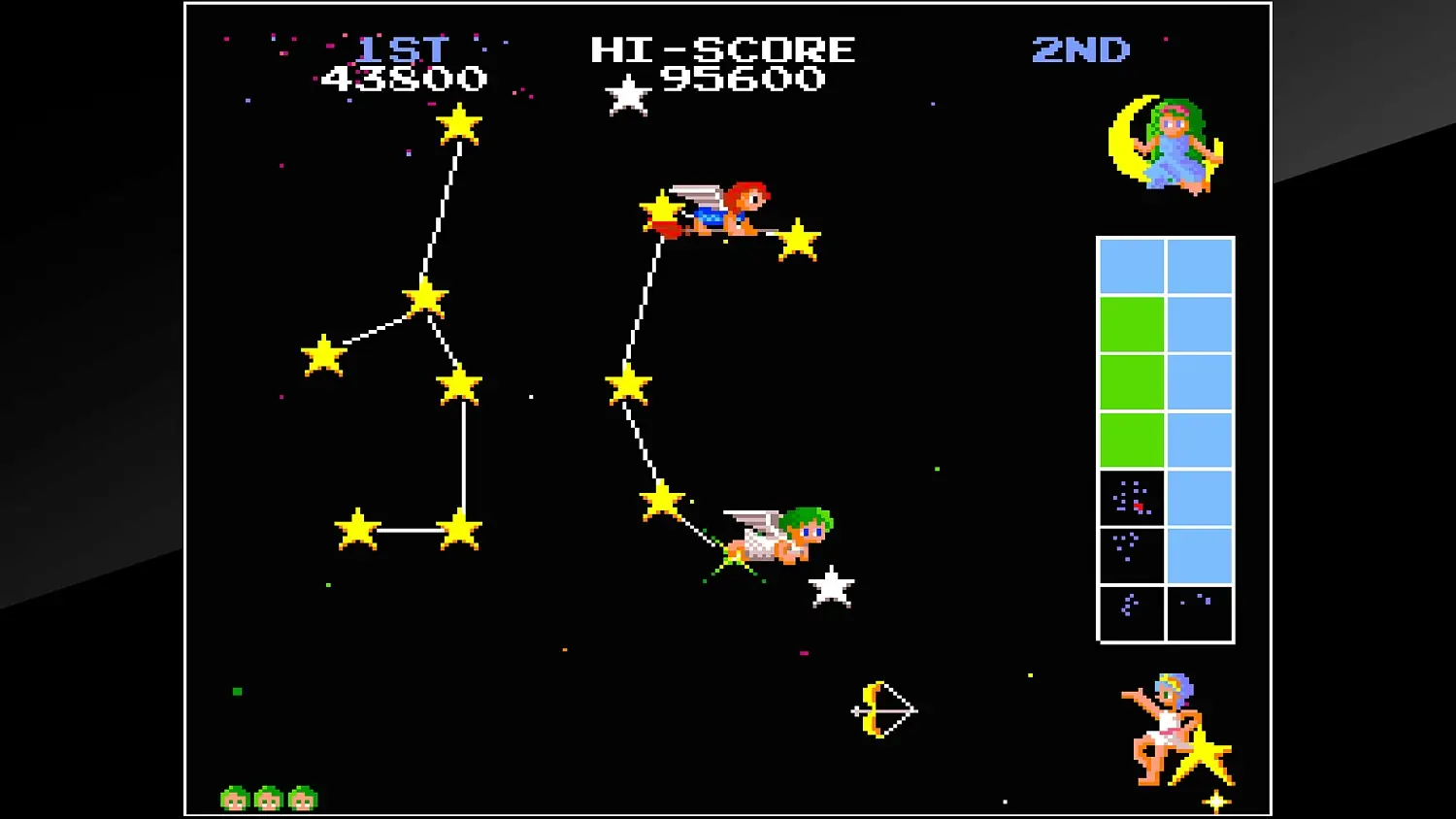Screen dimensions: 1456x819
Task: Select the 1ST player label
Action: click(405, 49)
